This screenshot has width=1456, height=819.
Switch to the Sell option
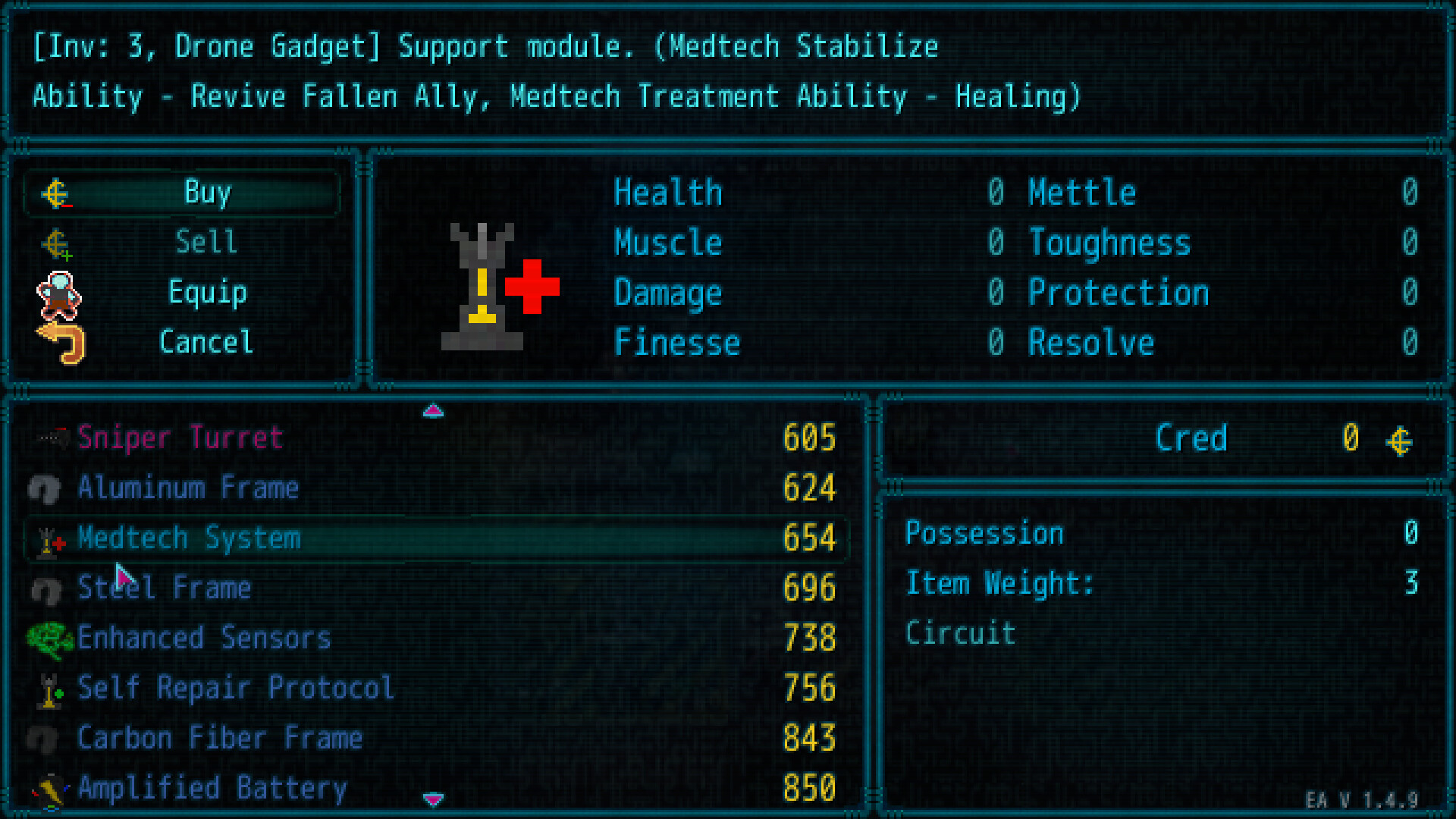click(x=206, y=243)
